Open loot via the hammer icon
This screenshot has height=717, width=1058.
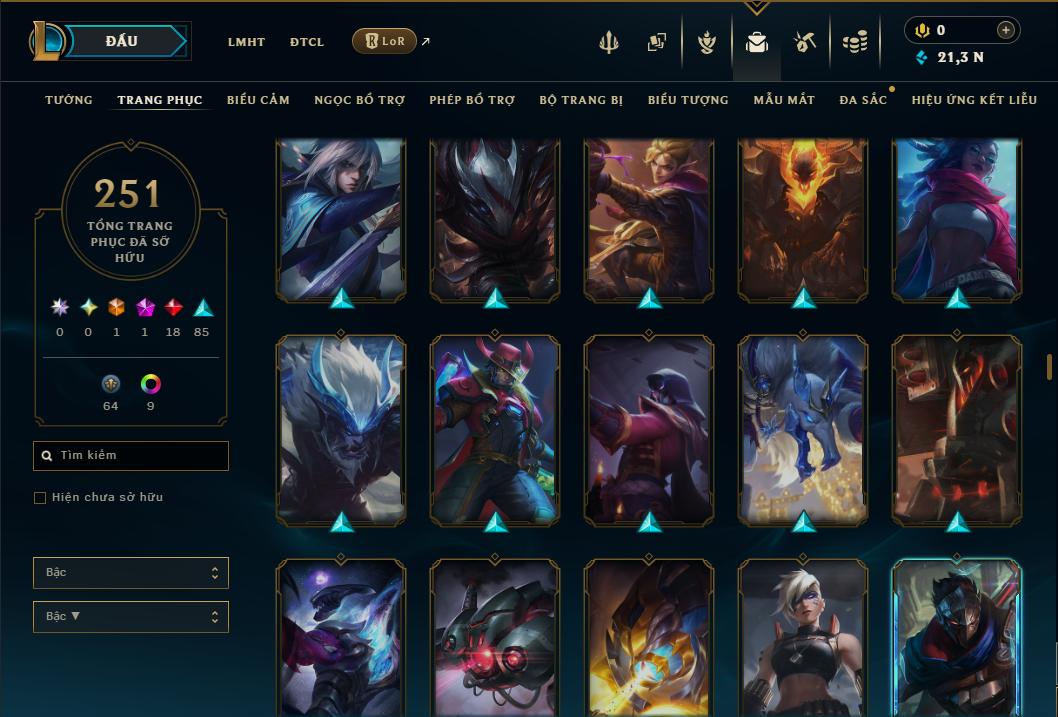click(x=805, y=42)
